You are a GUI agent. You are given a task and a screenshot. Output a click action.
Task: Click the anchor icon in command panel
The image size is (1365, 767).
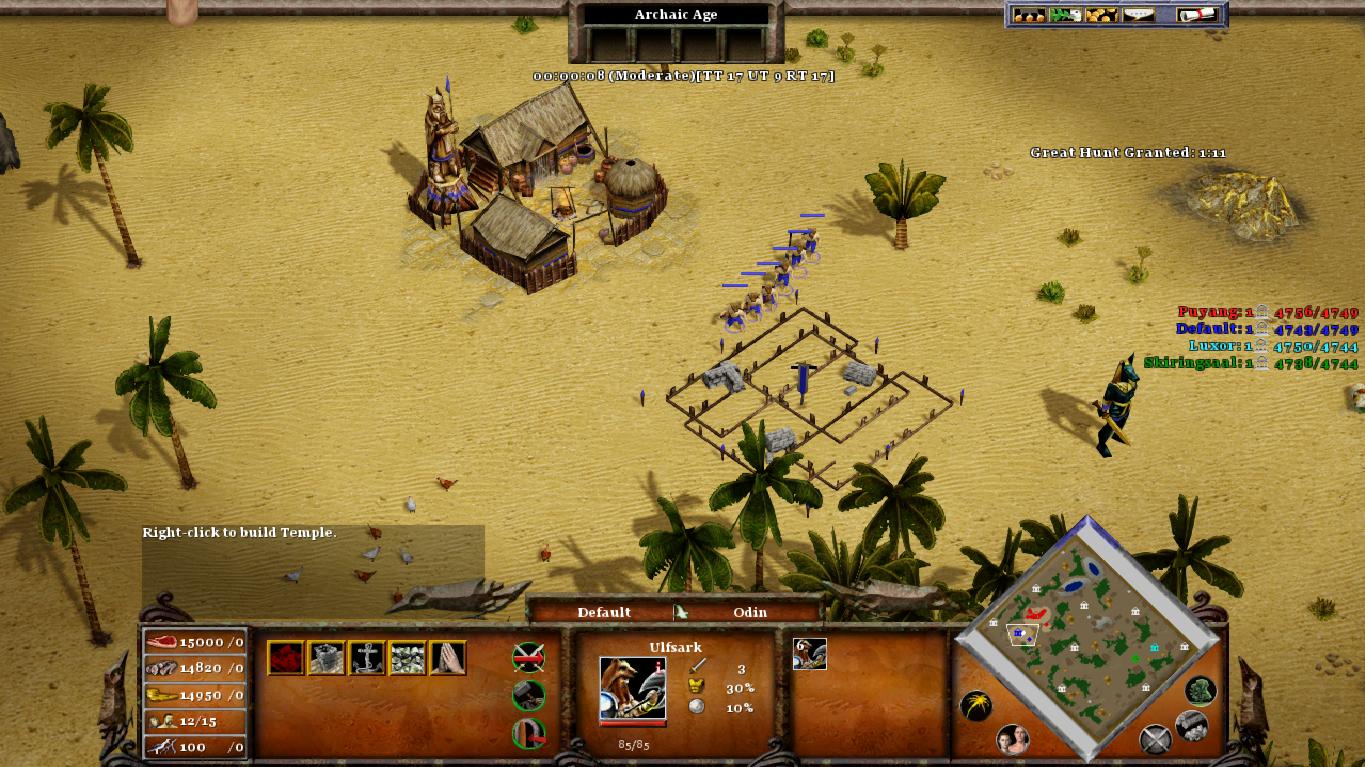[x=367, y=656]
